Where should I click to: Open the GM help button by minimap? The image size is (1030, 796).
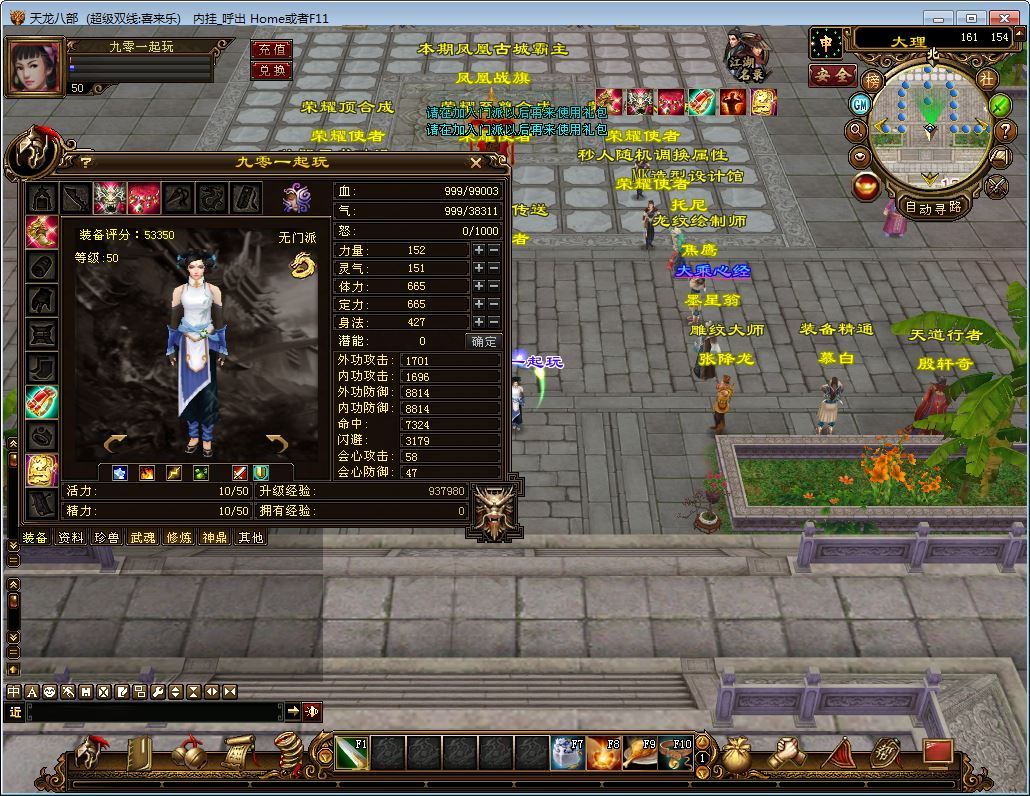coord(860,104)
